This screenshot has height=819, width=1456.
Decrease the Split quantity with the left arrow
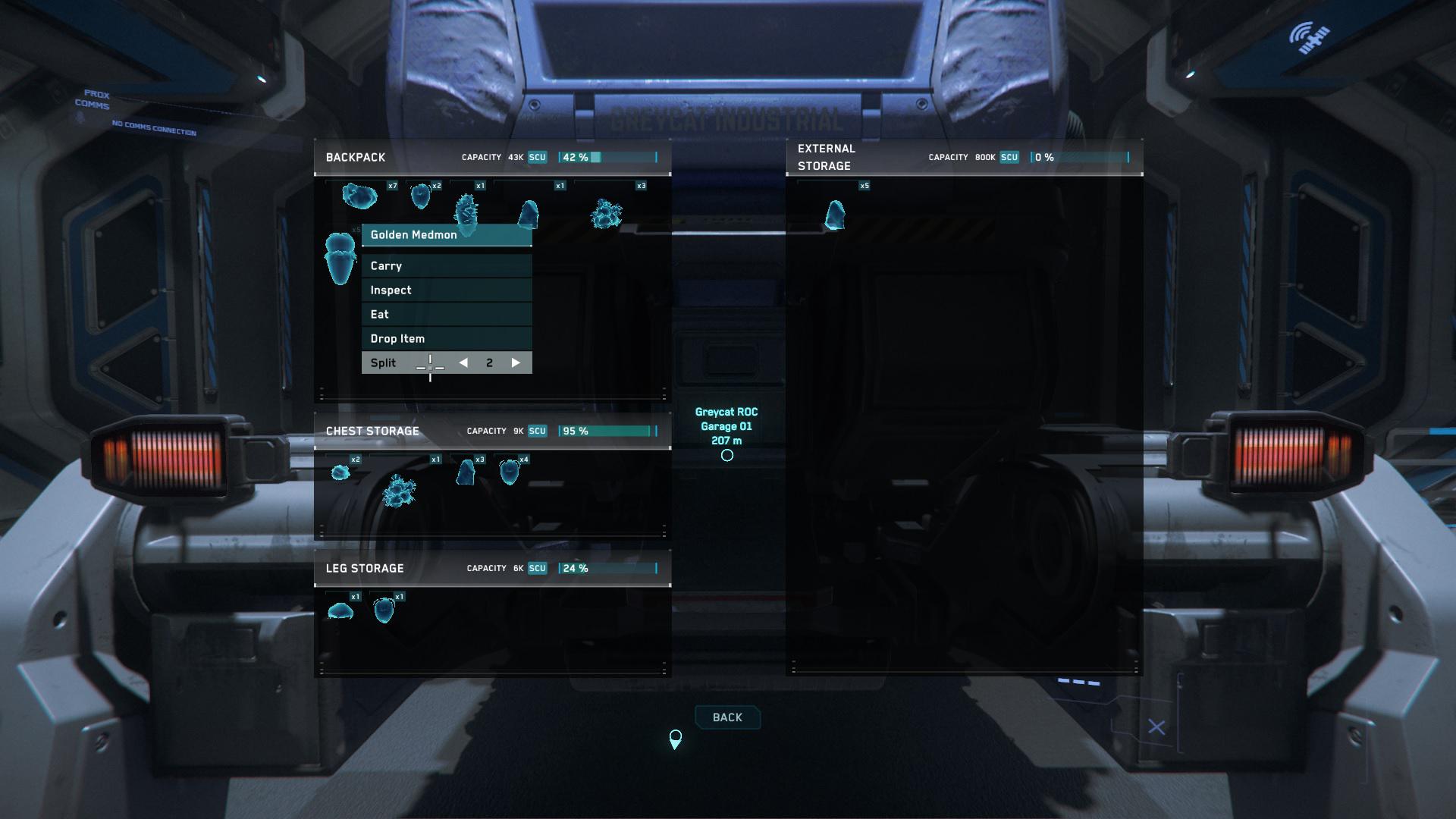click(463, 362)
